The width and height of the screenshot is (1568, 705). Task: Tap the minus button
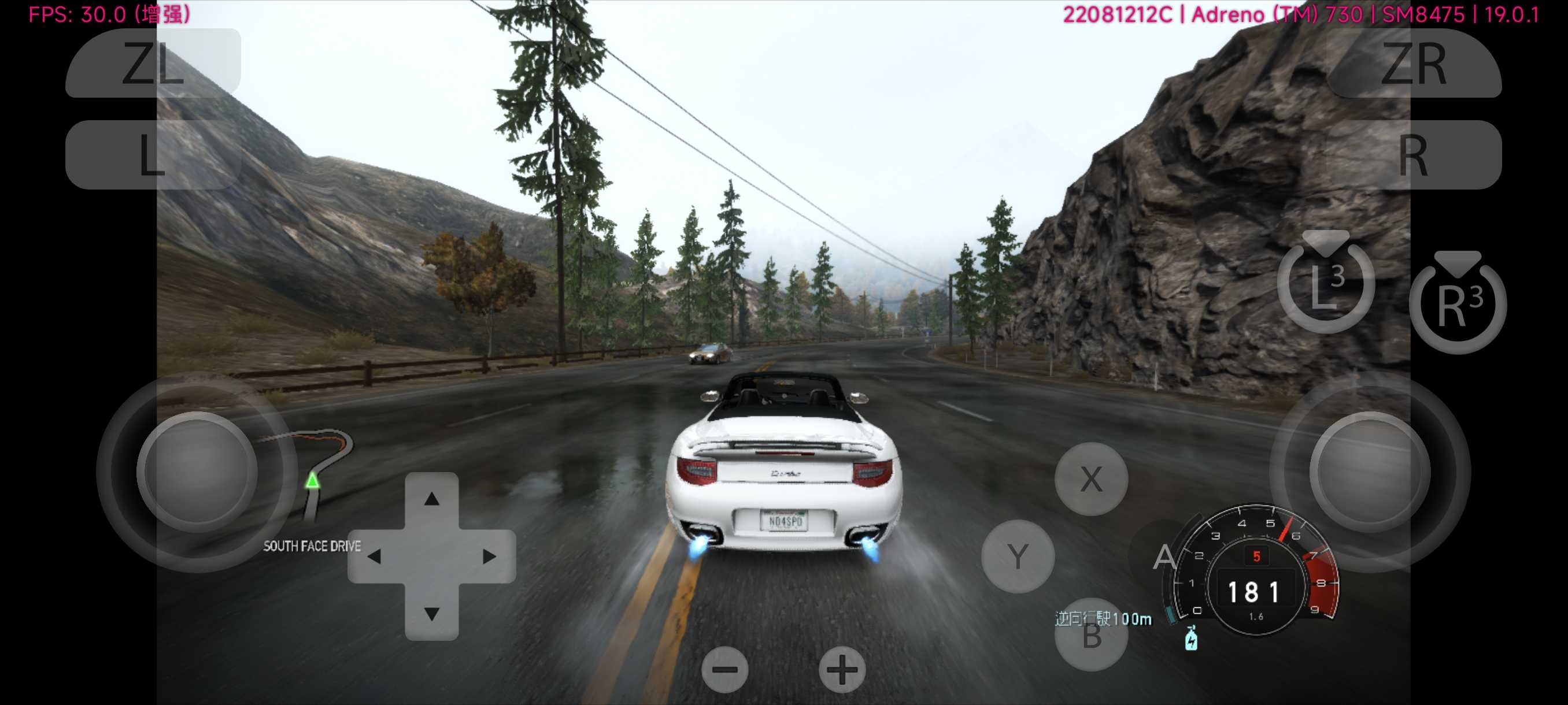point(724,670)
